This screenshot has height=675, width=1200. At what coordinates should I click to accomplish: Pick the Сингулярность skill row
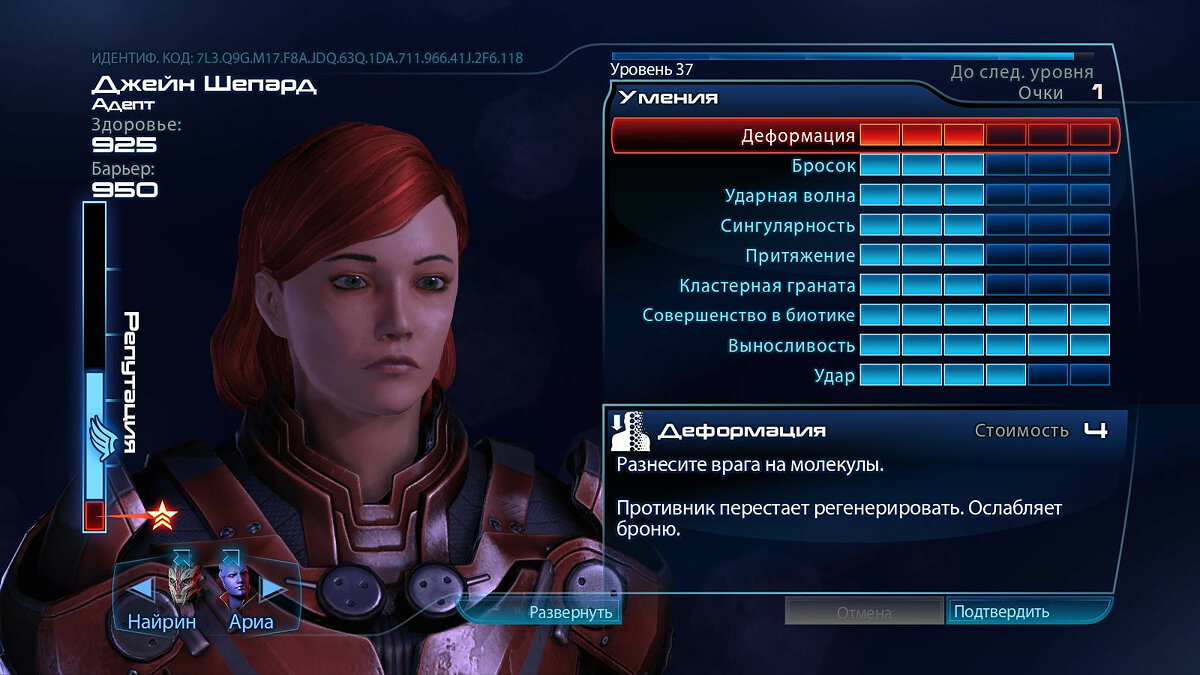pos(788,226)
